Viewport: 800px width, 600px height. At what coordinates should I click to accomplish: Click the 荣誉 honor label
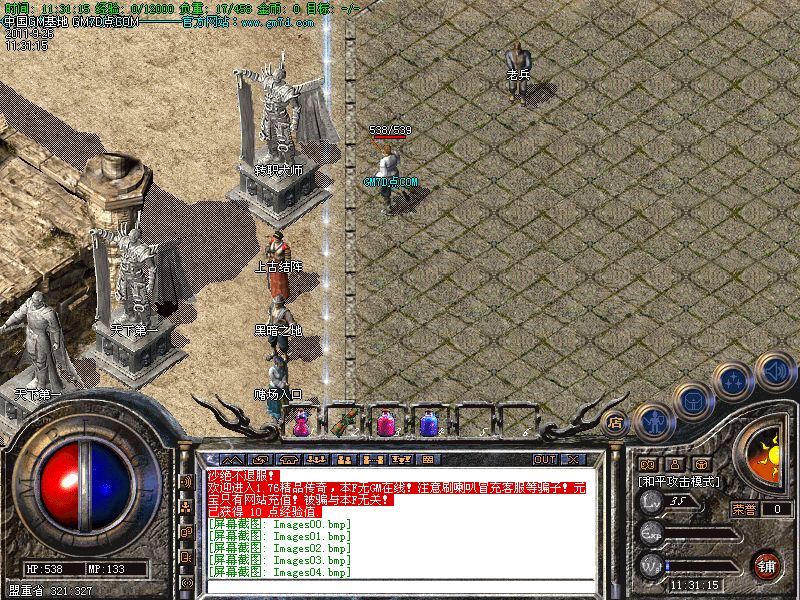click(x=744, y=509)
